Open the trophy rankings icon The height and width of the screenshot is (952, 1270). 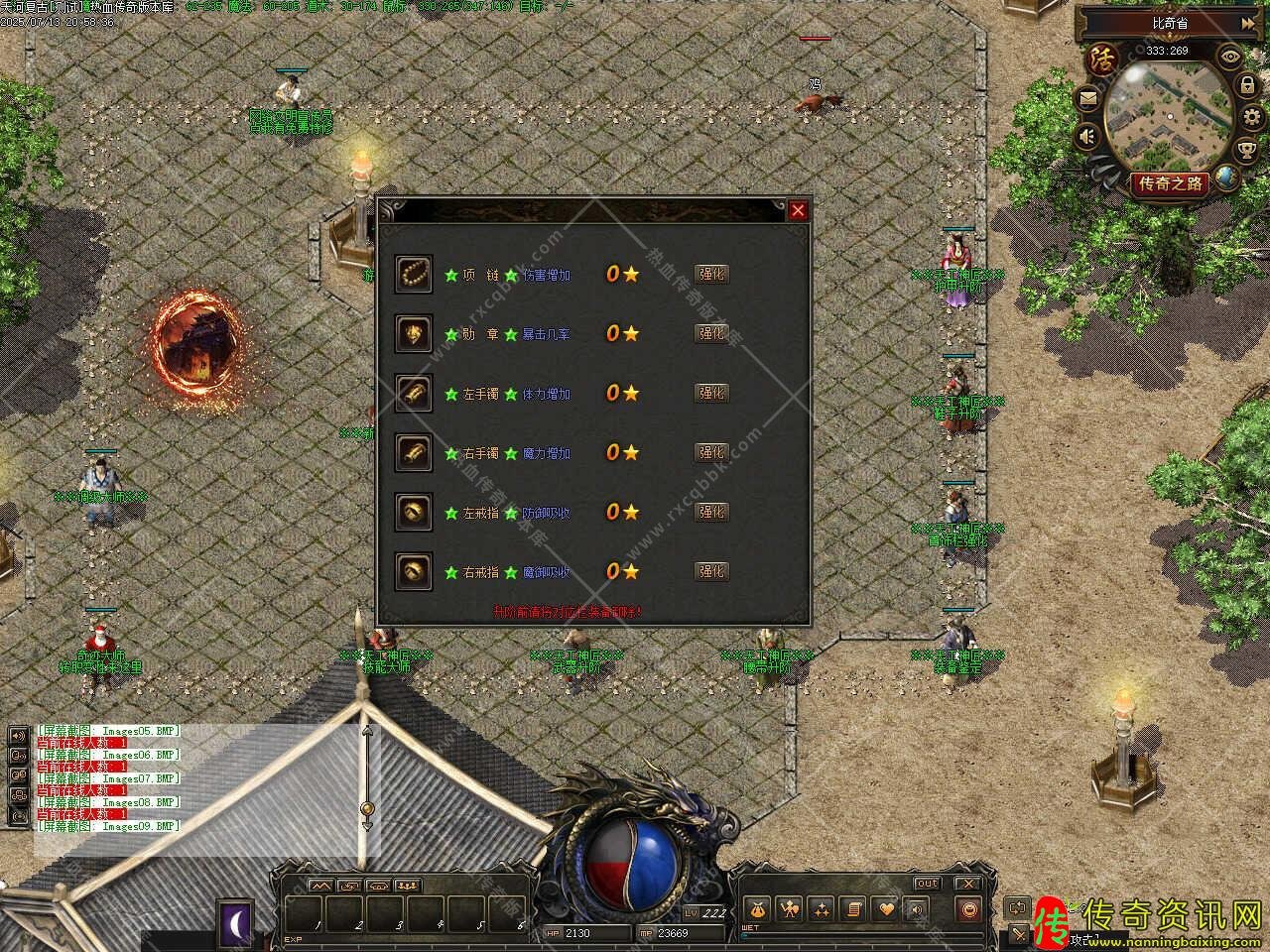coord(1248,149)
